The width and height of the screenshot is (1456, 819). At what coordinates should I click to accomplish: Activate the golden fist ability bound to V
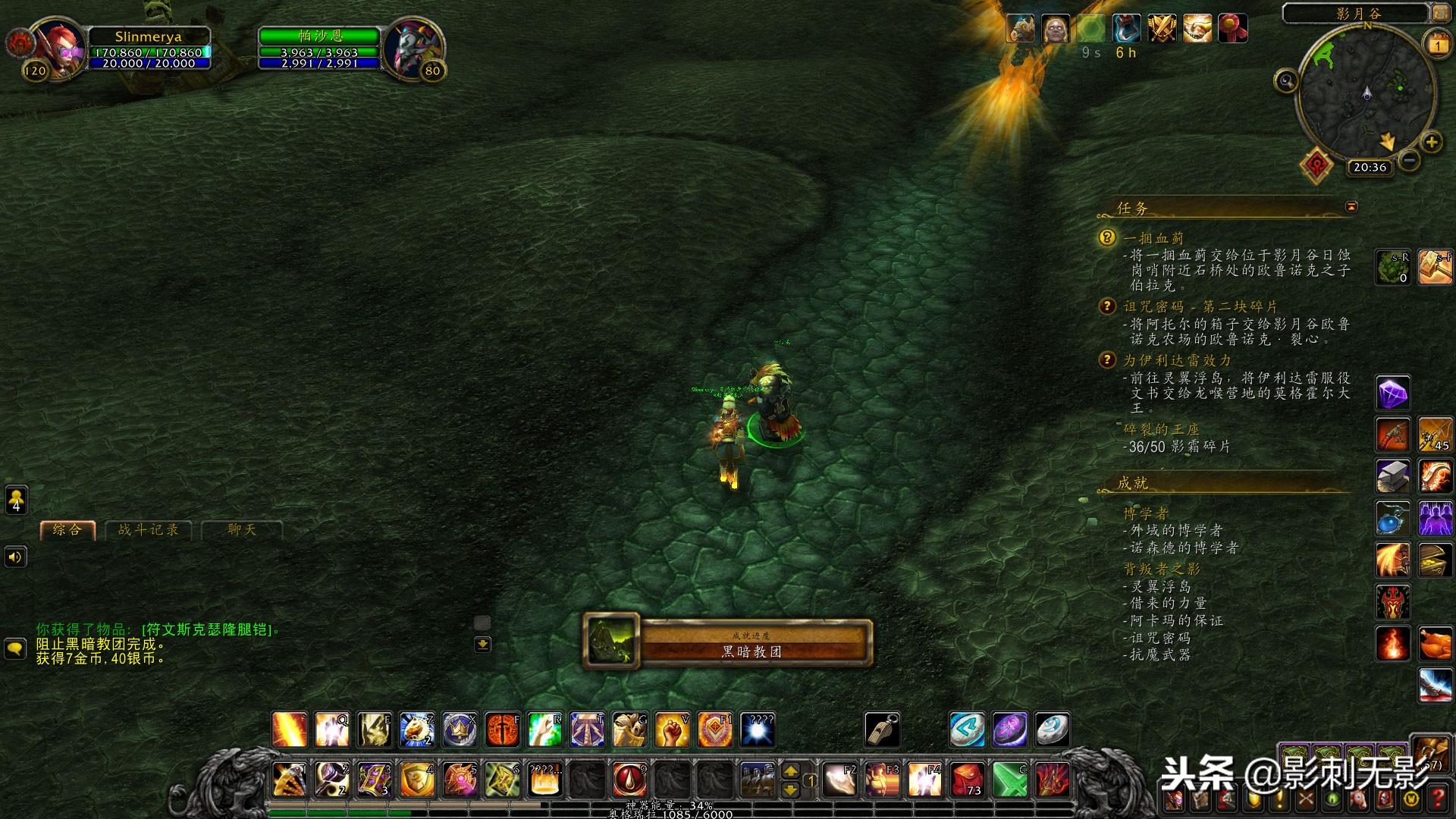(672, 730)
